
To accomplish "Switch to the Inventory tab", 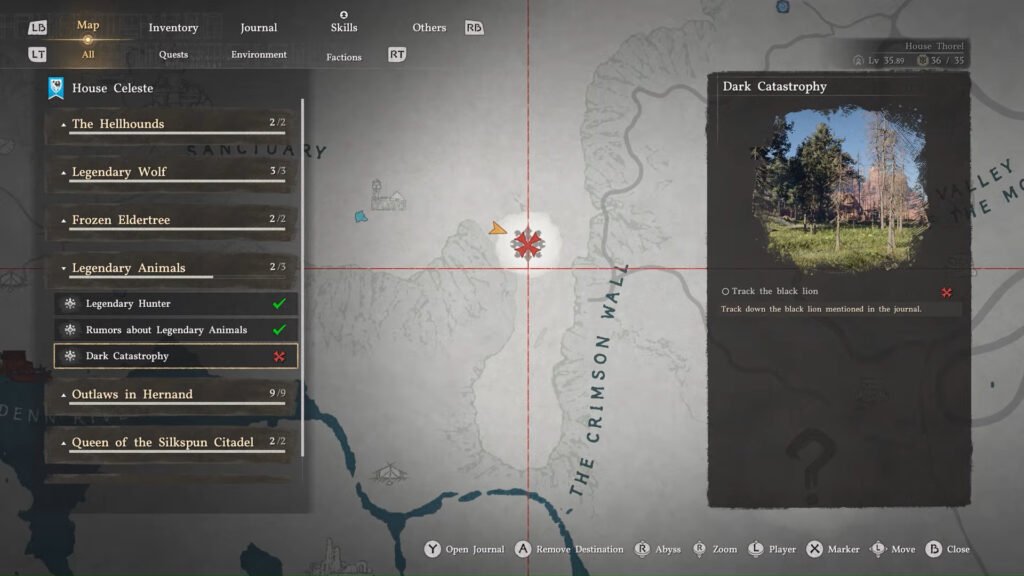I will (x=173, y=28).
